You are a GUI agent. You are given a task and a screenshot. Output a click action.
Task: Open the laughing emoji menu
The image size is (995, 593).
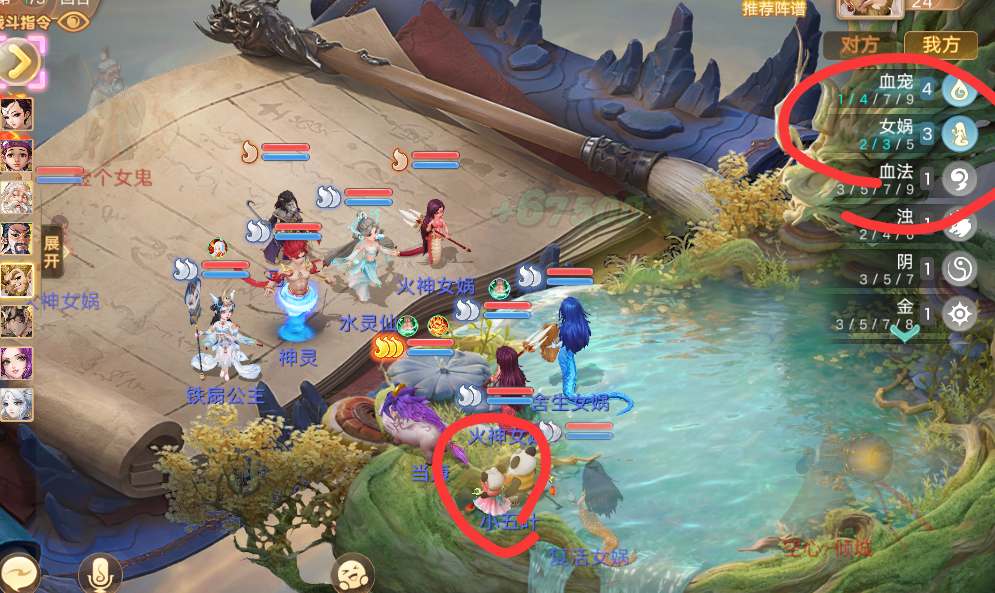tap(352, 574)
